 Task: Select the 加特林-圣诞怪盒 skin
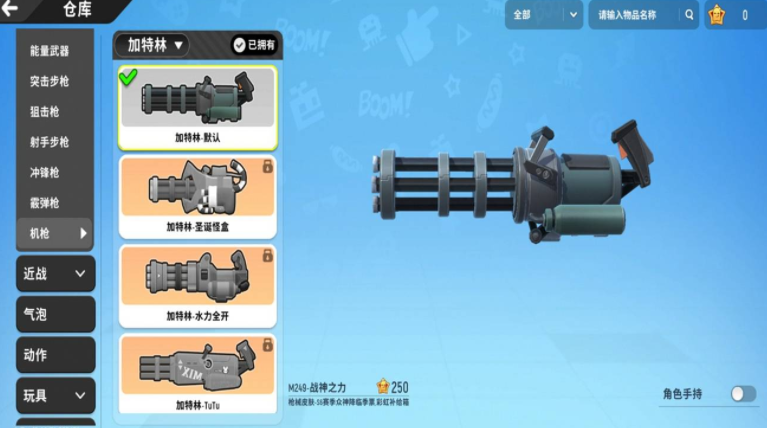(197, 196)
